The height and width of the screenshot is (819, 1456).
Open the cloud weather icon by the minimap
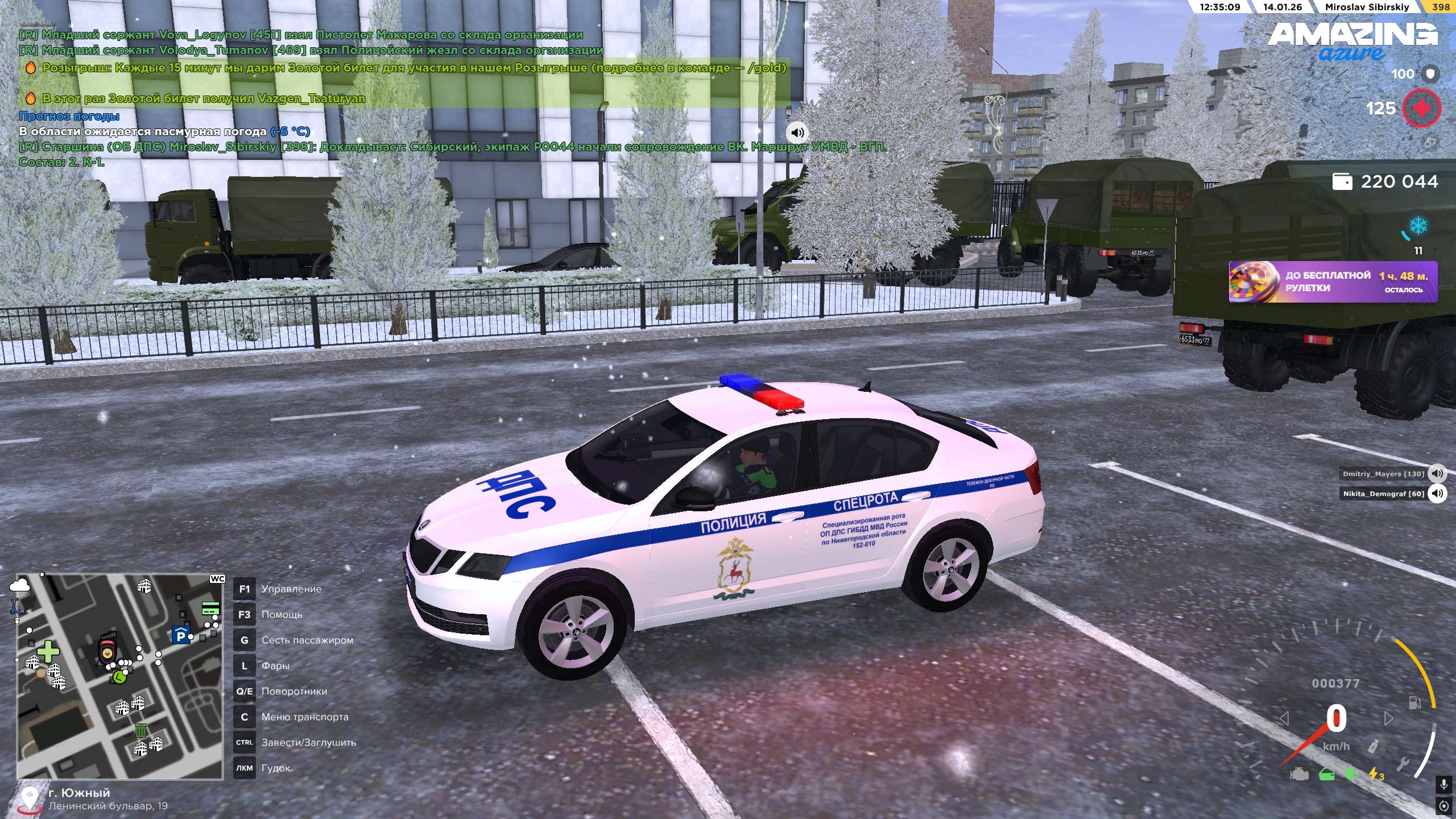[x=20, y=584]
